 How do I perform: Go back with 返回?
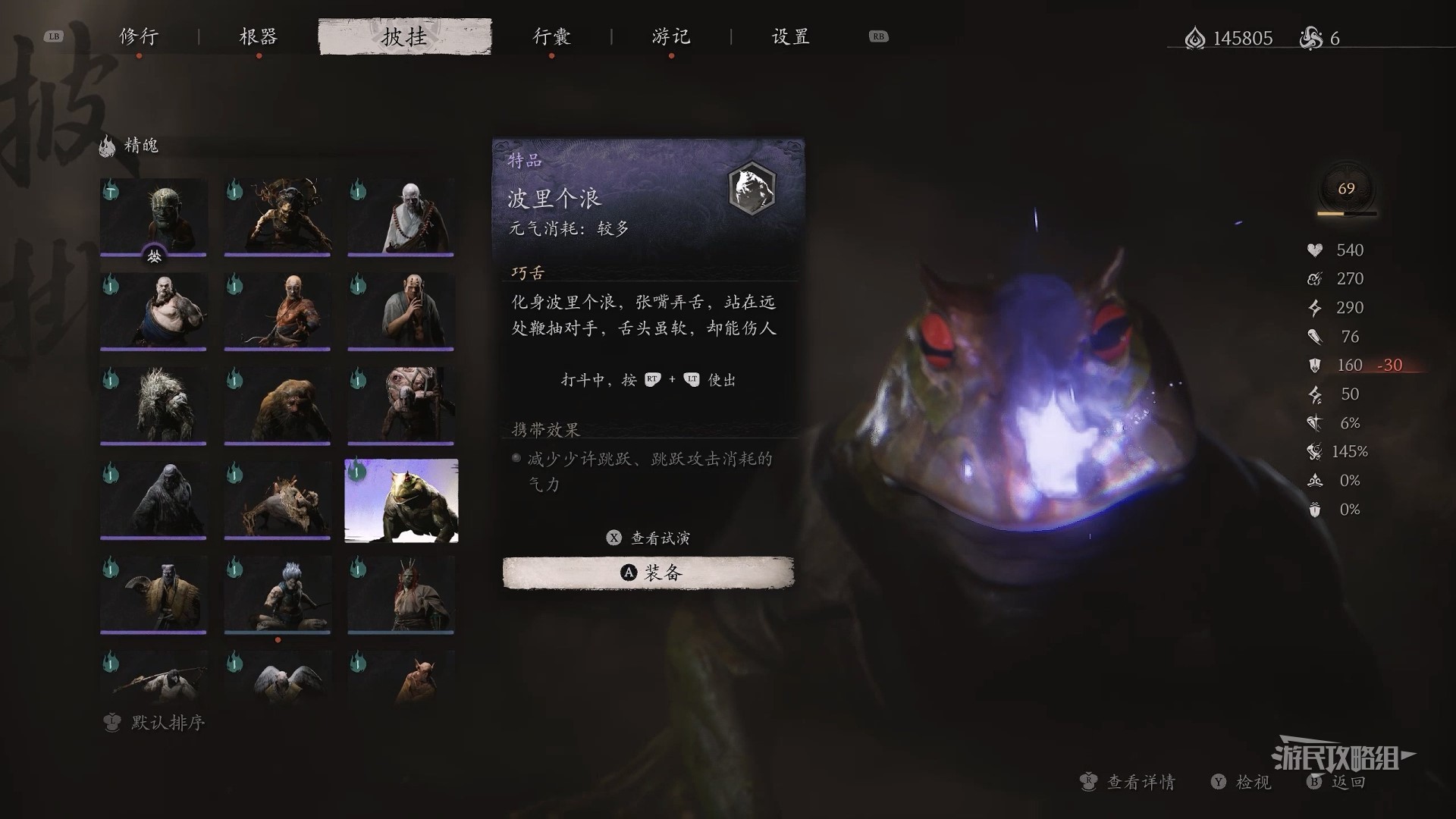pos(1338,782)
